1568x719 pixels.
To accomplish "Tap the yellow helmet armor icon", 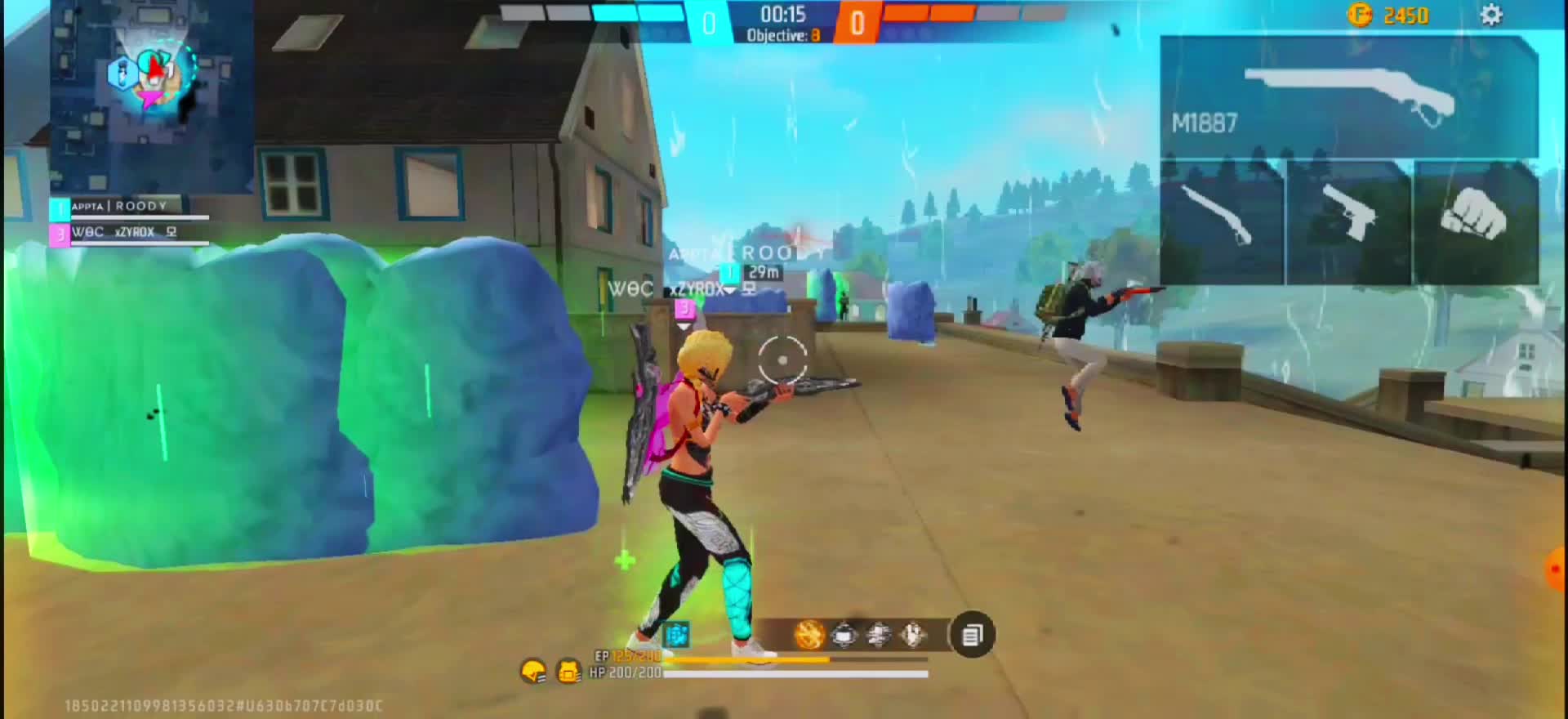I will coord(533,672).
